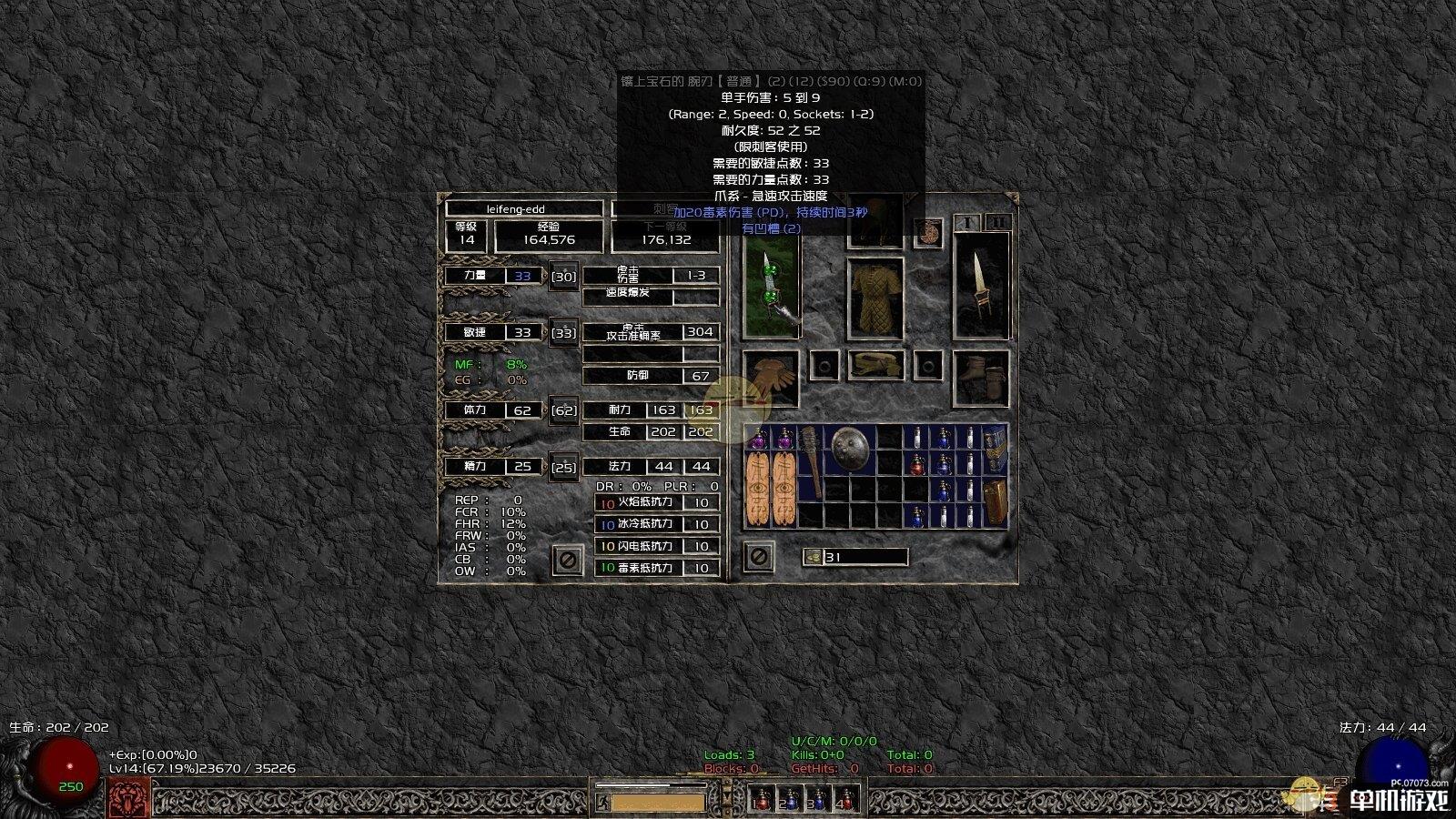
Task: Pick up the equipped leather gloves
Action: click(x=771, y=378)
